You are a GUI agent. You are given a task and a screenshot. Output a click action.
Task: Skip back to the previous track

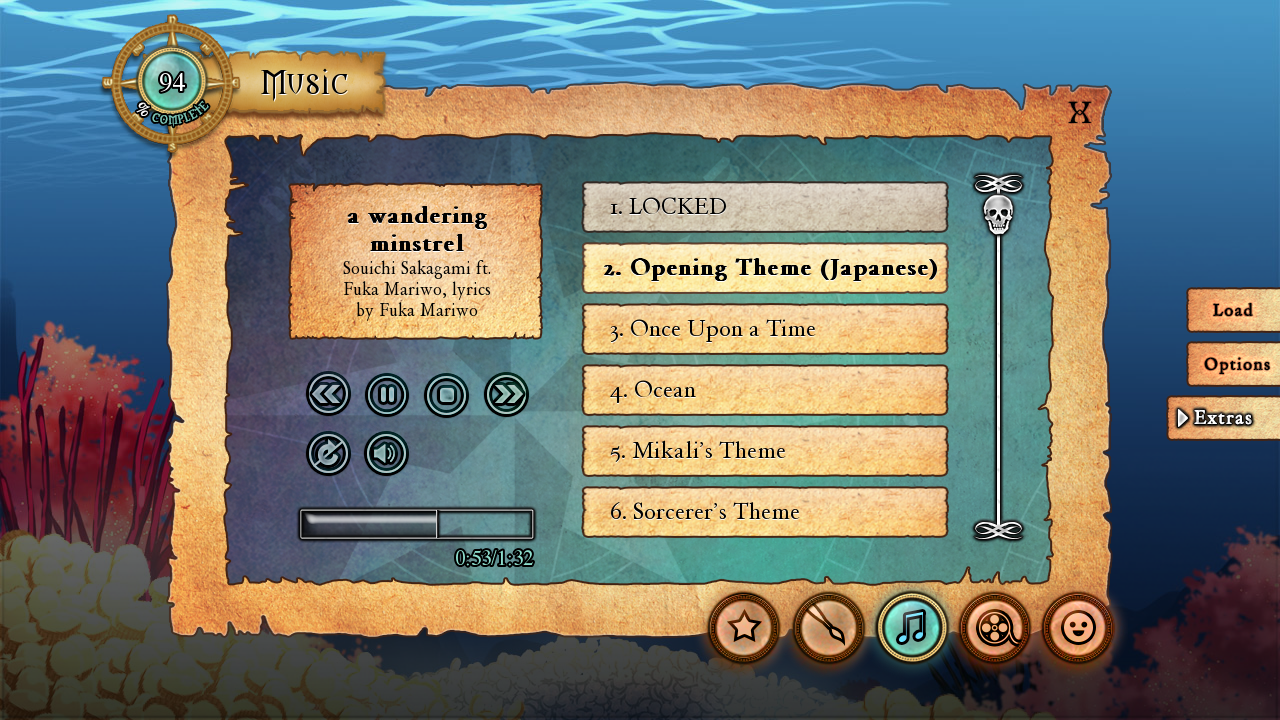pos(328,394)
